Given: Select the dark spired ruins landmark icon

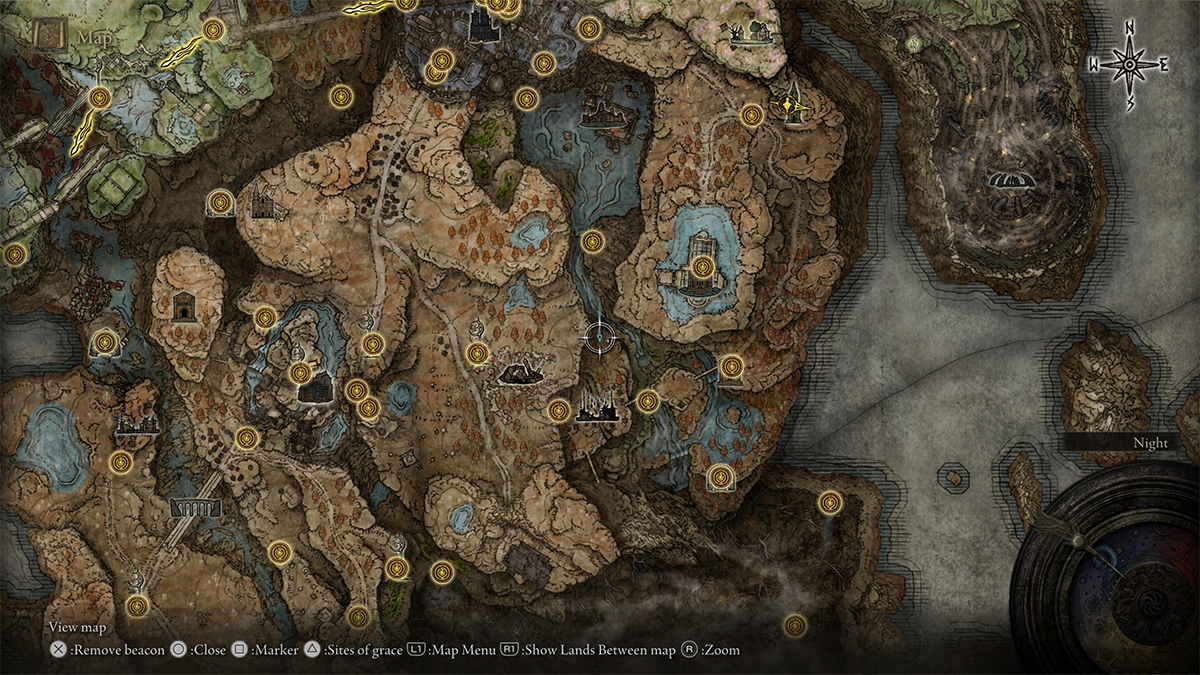Looking at the screenshot, I should [598, 408].
